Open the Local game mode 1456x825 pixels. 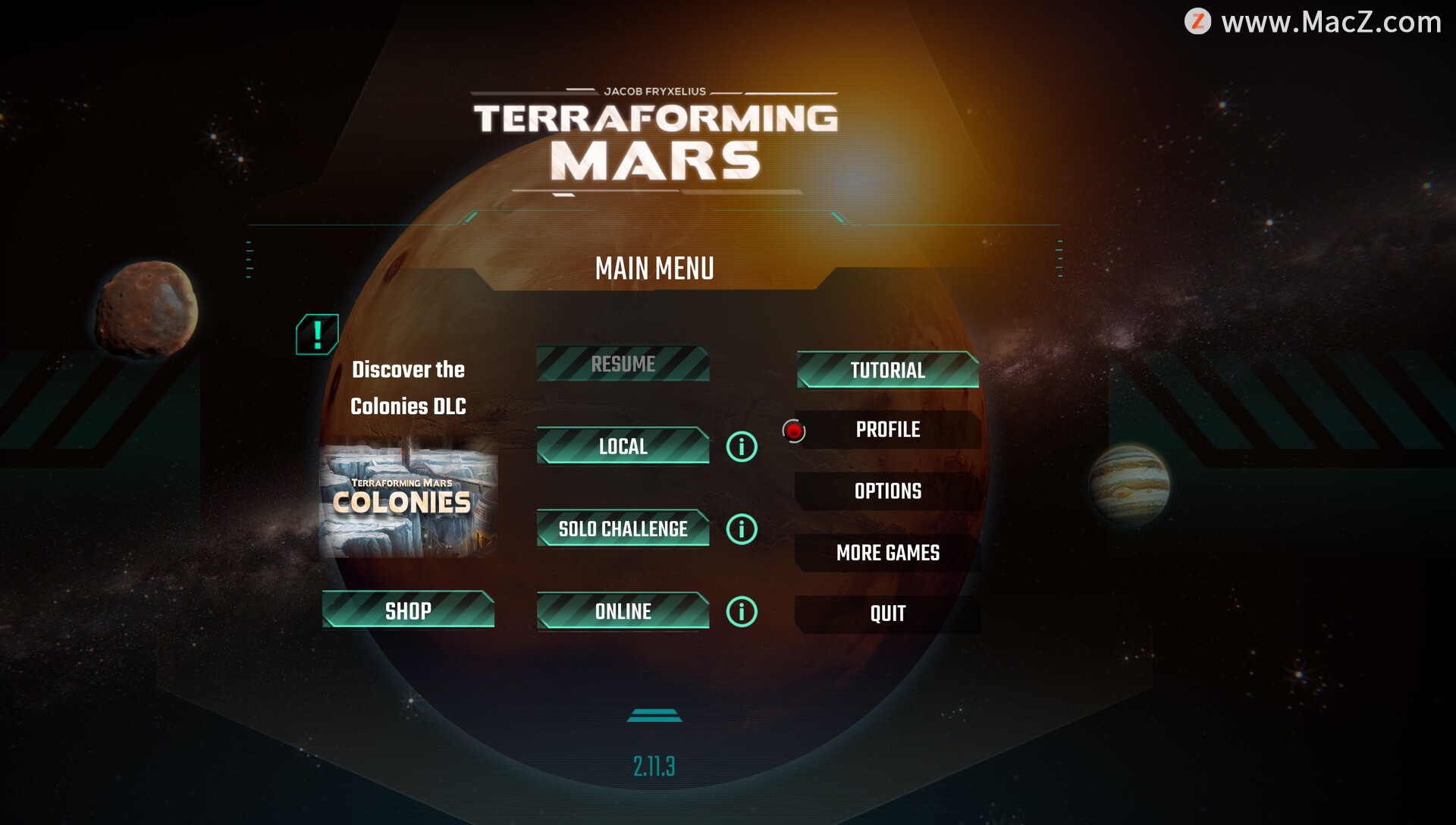(623, 446)
